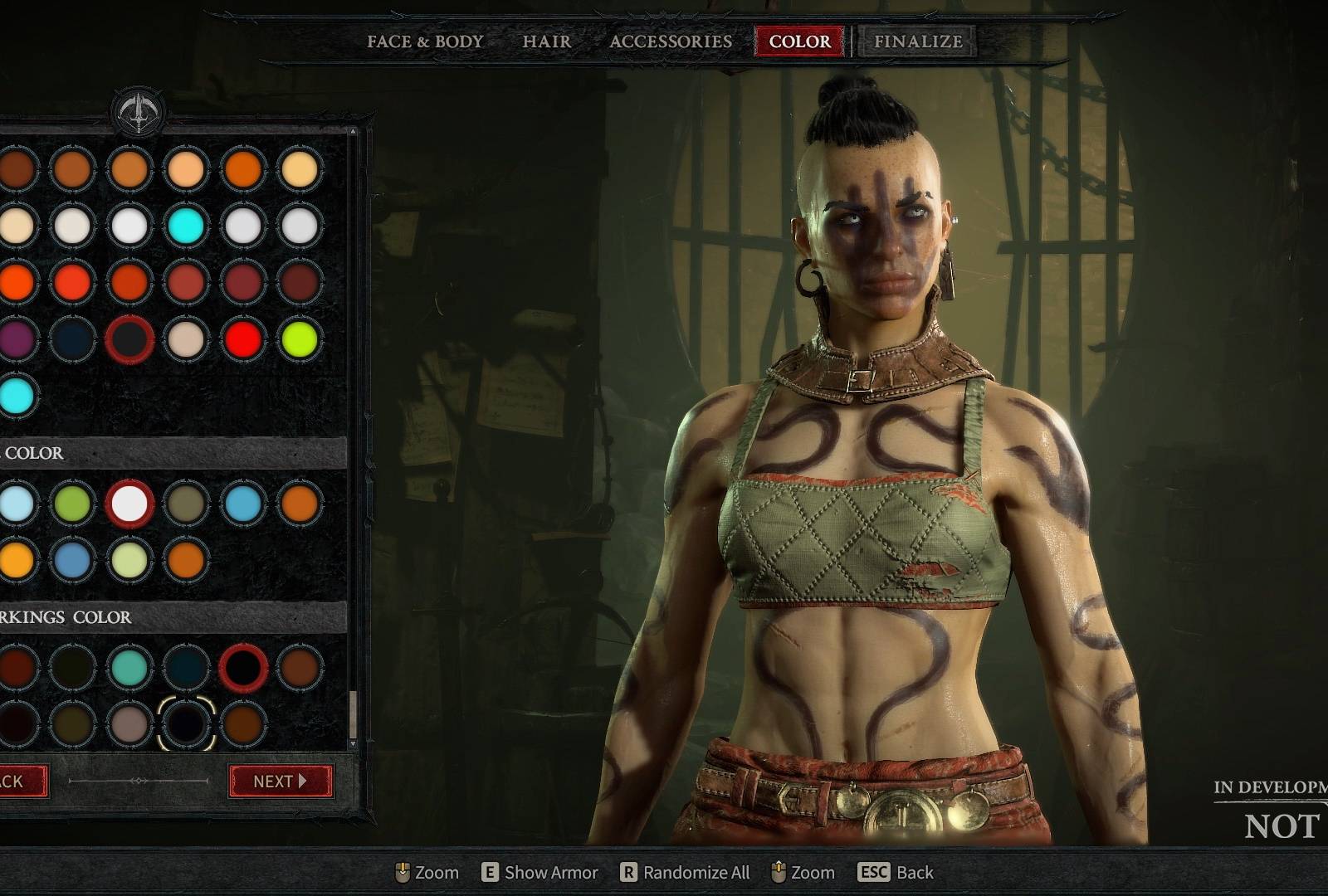Screen dimensions: 1328x896
Task: Select the bright teal markings color swatch
Action: pyautogui.click(x=129, y=667)
